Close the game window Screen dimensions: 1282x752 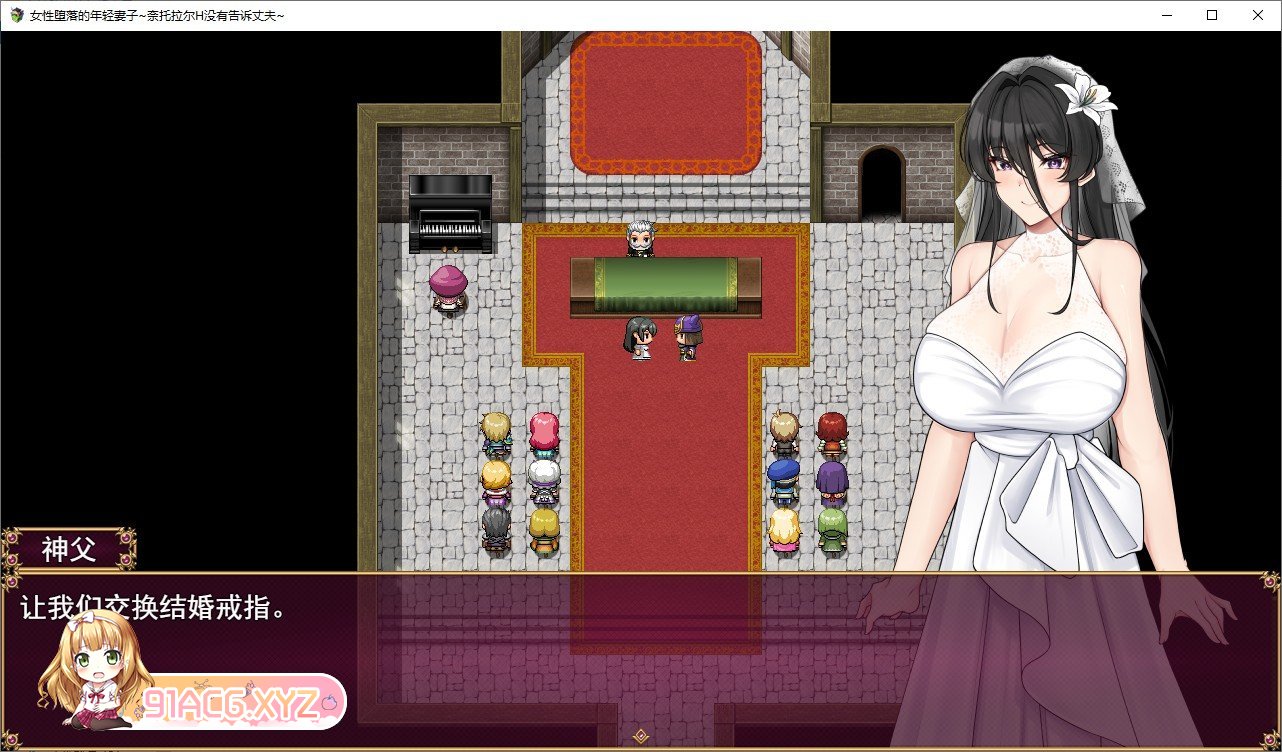pyautogui.click(x=1258, y=15)
